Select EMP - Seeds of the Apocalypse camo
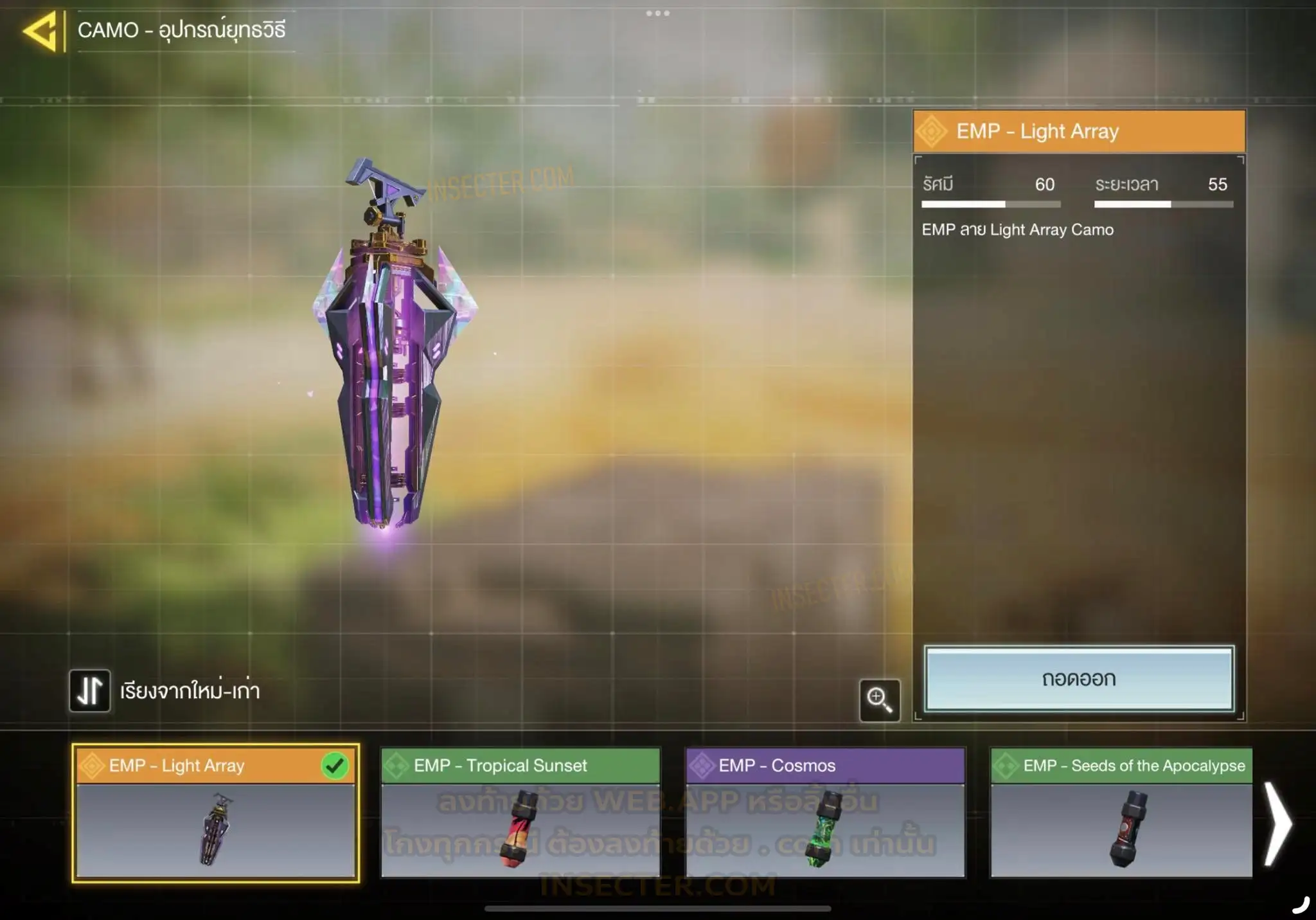 [x=1121, y=813]
